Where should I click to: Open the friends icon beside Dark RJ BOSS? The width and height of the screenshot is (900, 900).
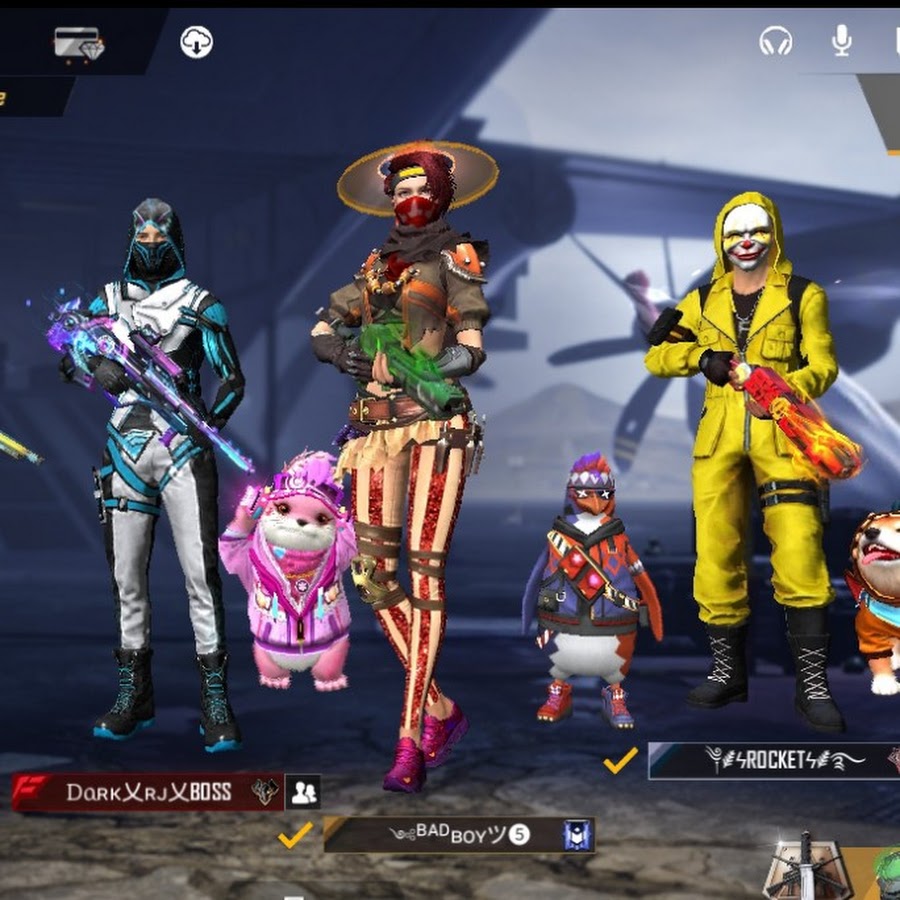click(x=303, y=792)
